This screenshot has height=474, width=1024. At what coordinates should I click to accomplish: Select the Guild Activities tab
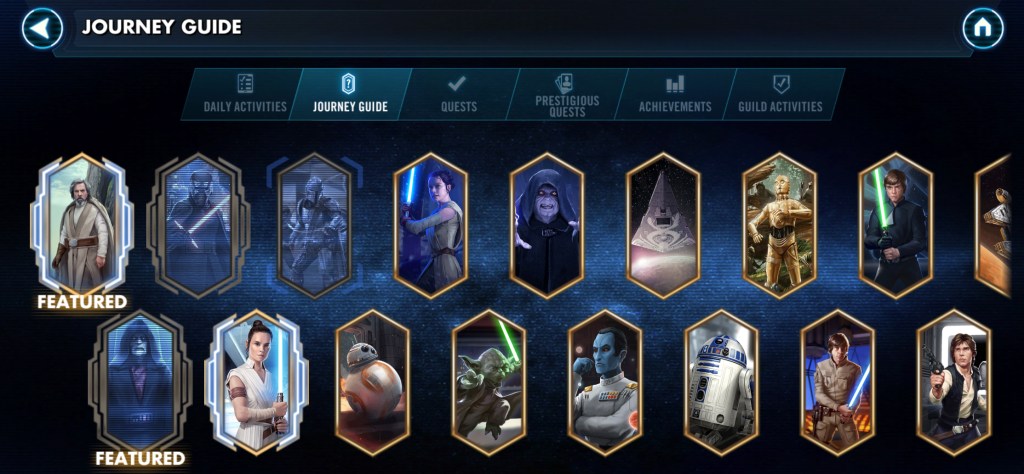(780, 94)
